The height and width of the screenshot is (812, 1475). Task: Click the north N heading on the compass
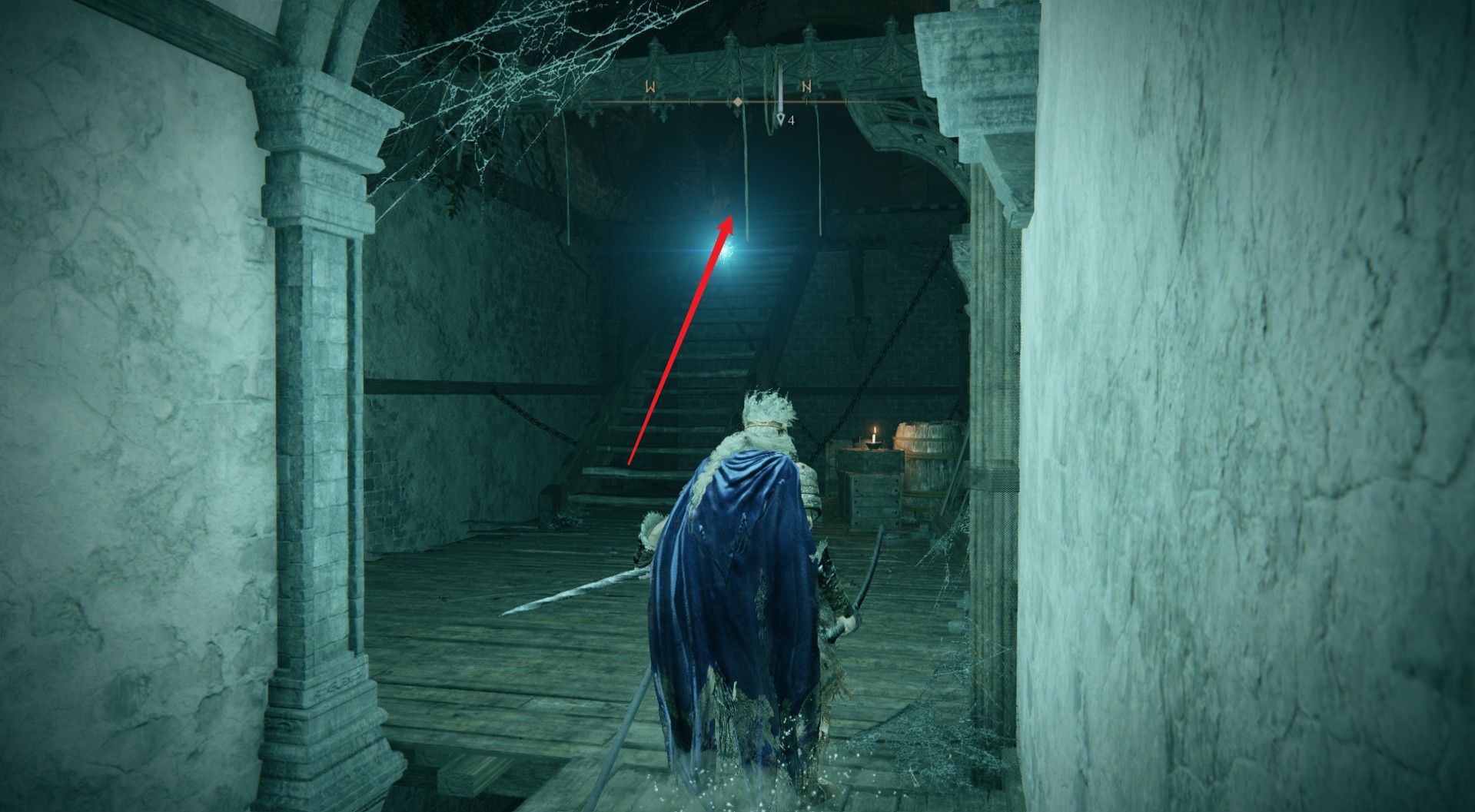pyautogui.click(x=806, y=87)
